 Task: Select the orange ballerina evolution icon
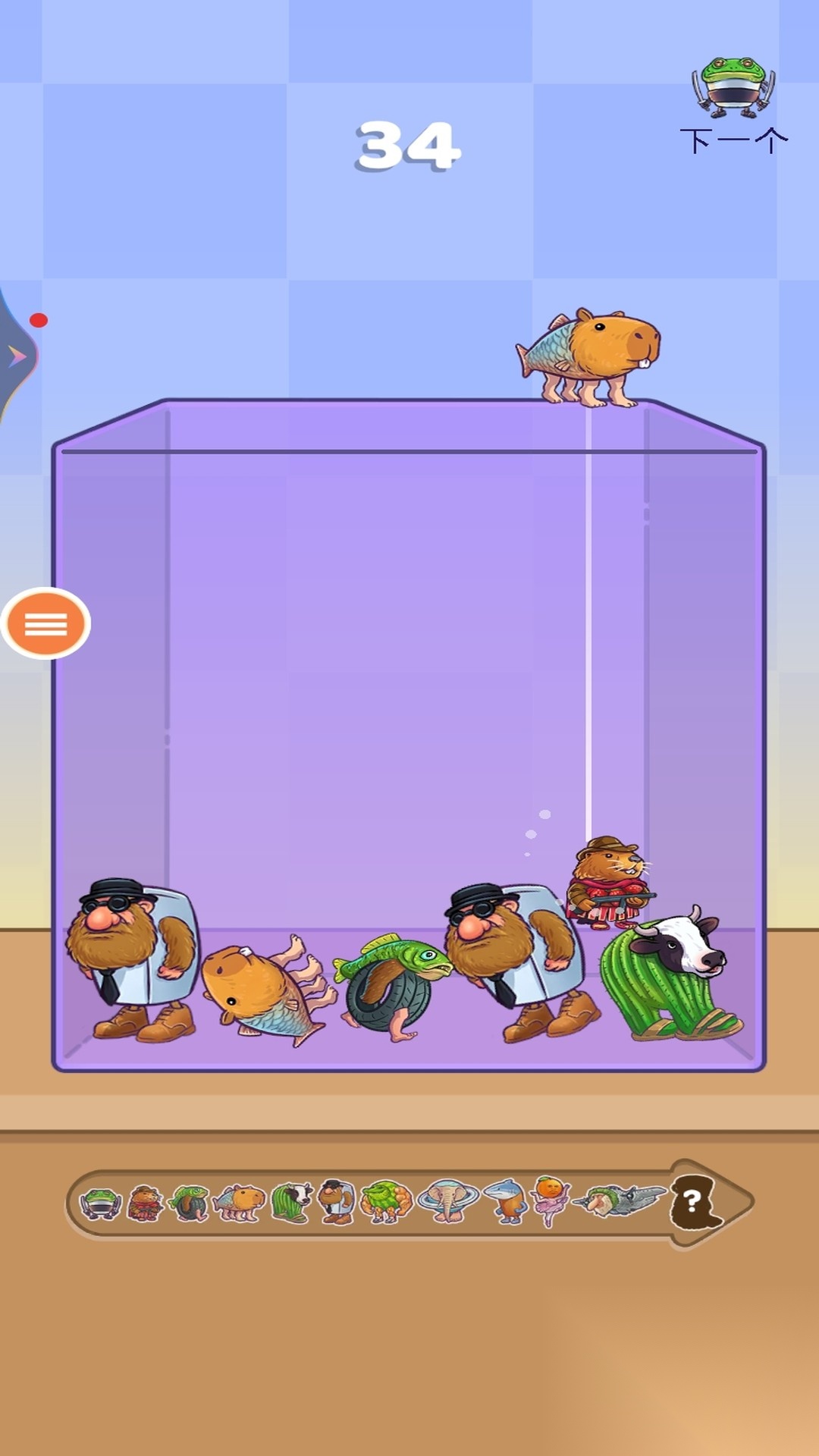551,1201
